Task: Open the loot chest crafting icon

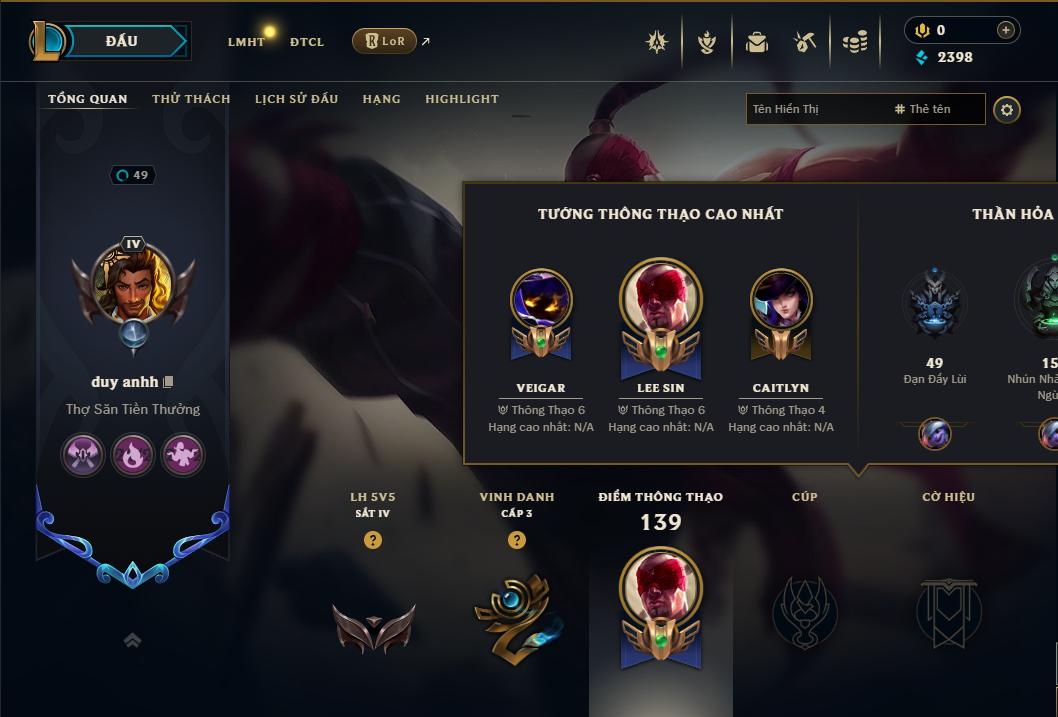Action: (804, 42)
